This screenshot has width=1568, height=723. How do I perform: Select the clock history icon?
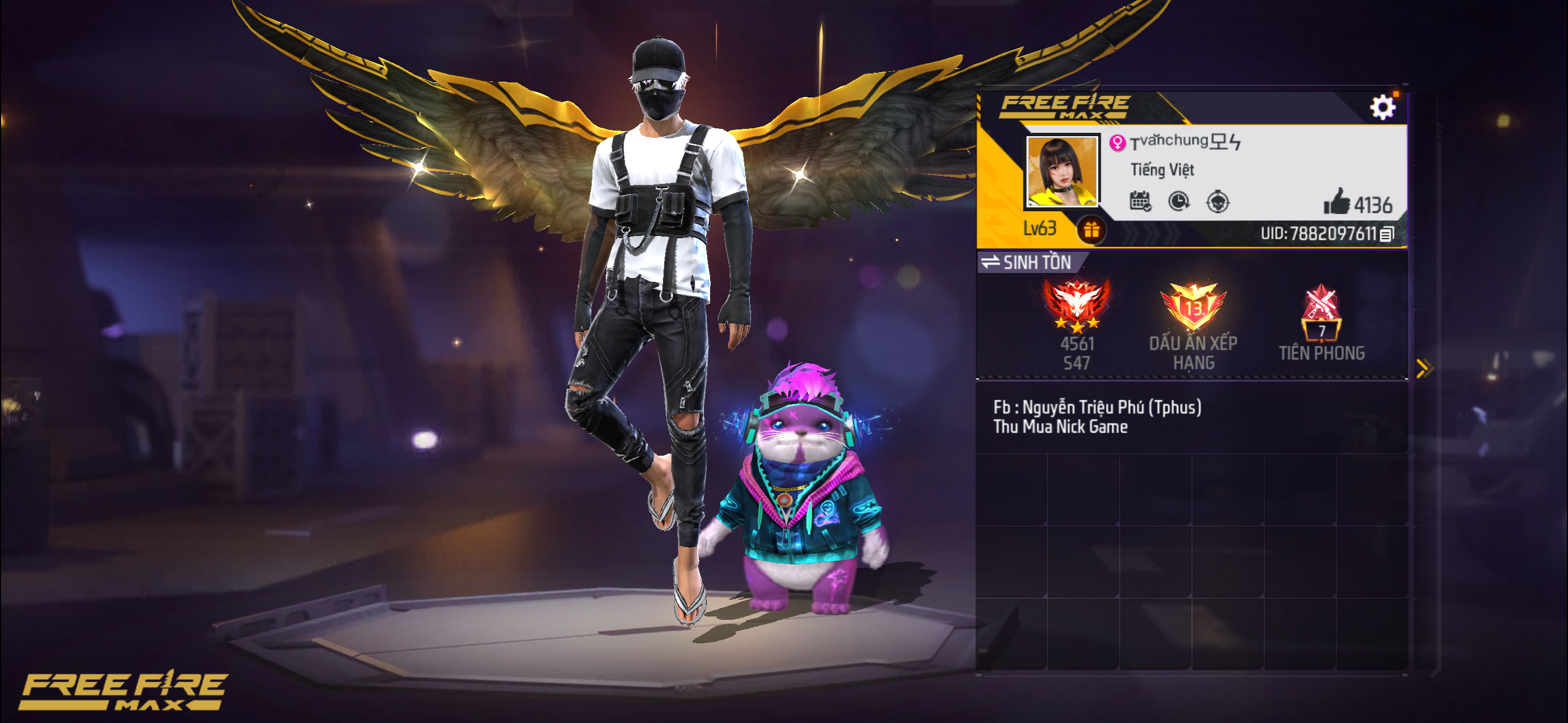pos(1179,201)
